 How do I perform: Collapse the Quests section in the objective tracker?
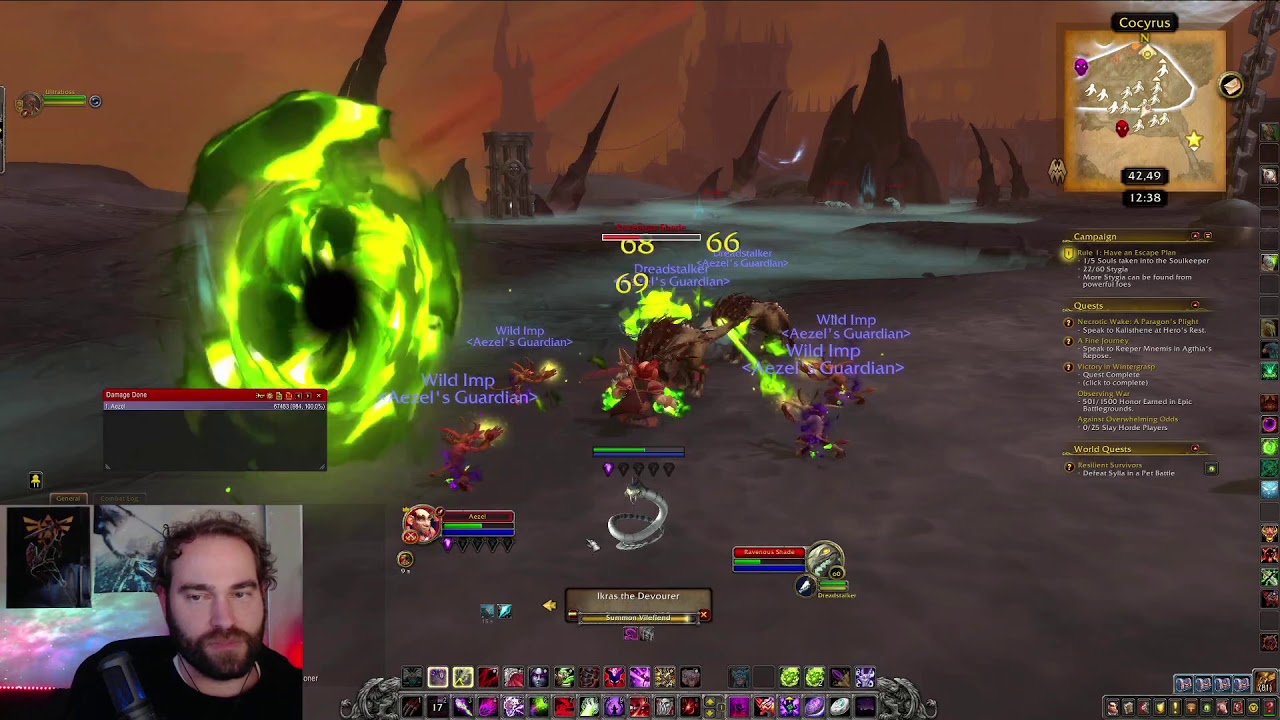1195,304
